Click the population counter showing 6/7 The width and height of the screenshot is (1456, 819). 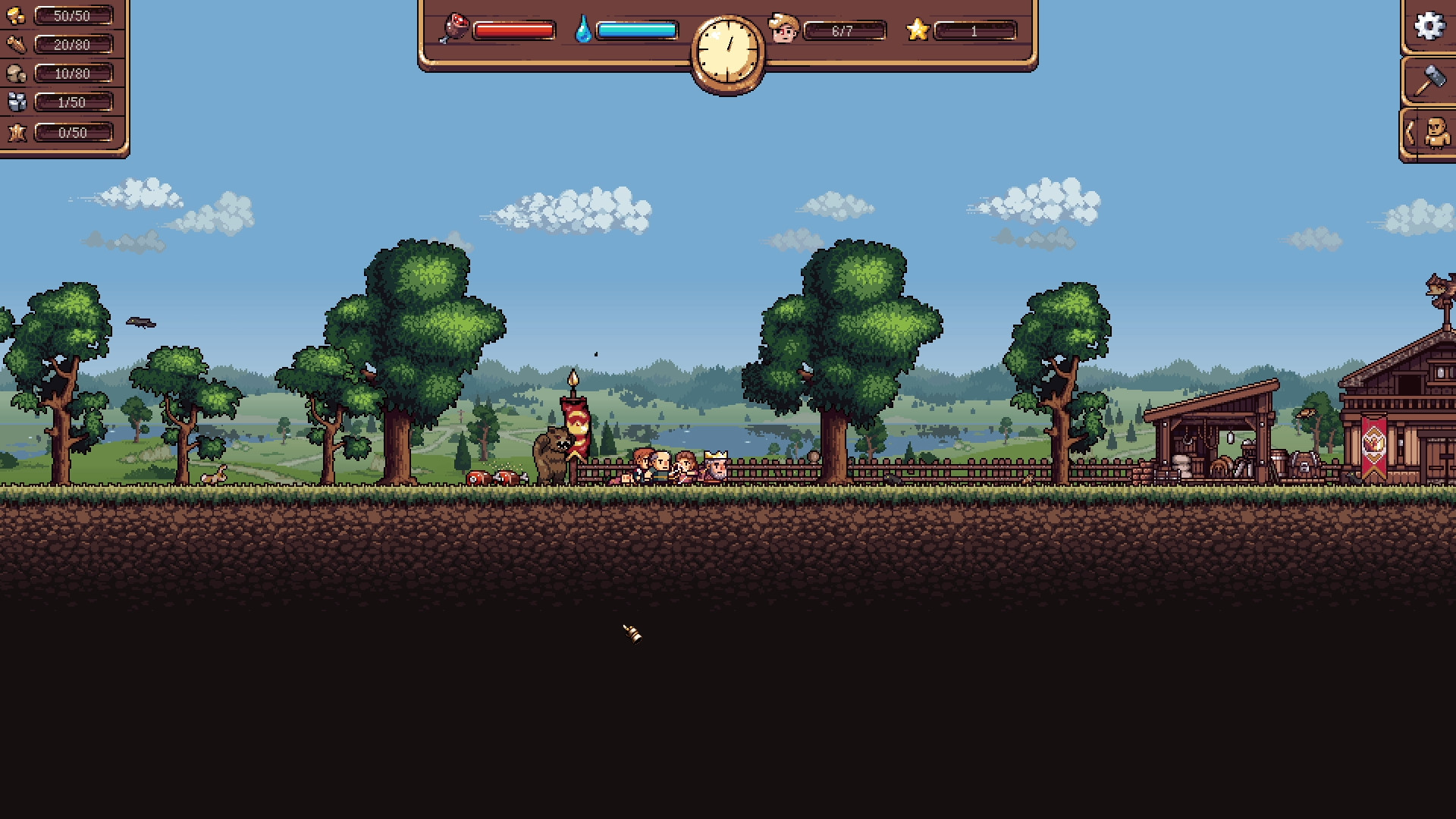coord(844,31)
